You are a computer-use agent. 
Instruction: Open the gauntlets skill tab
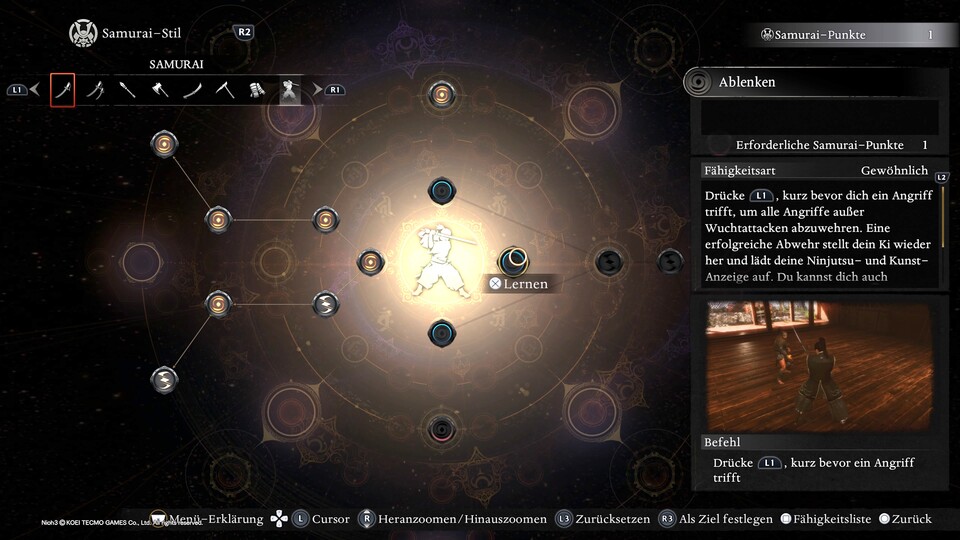[257, 90]
